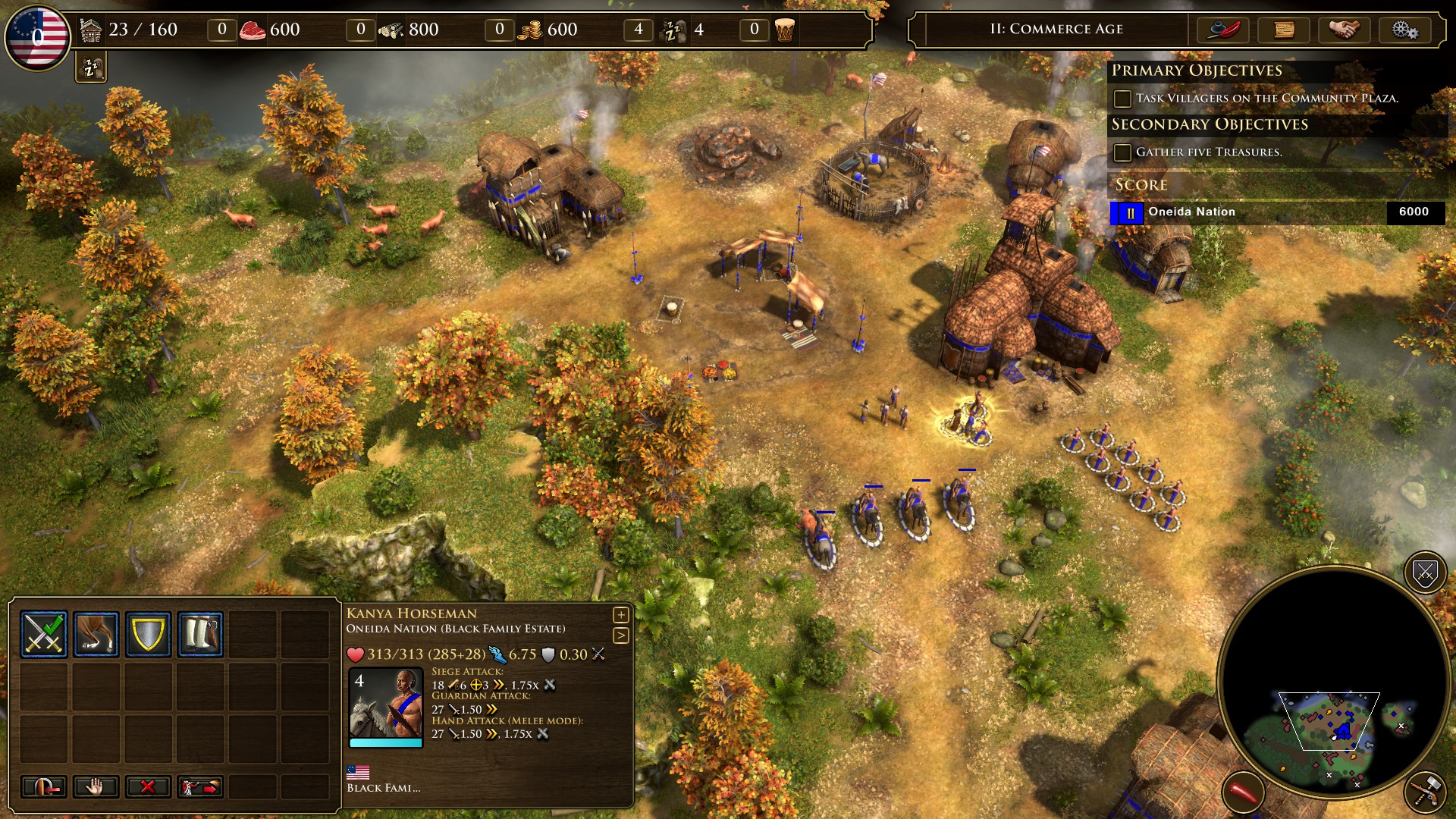The width and height of the screenshot is (1456, 819).
Task: Open the gears settings menu
Action: click(1404, 30)
